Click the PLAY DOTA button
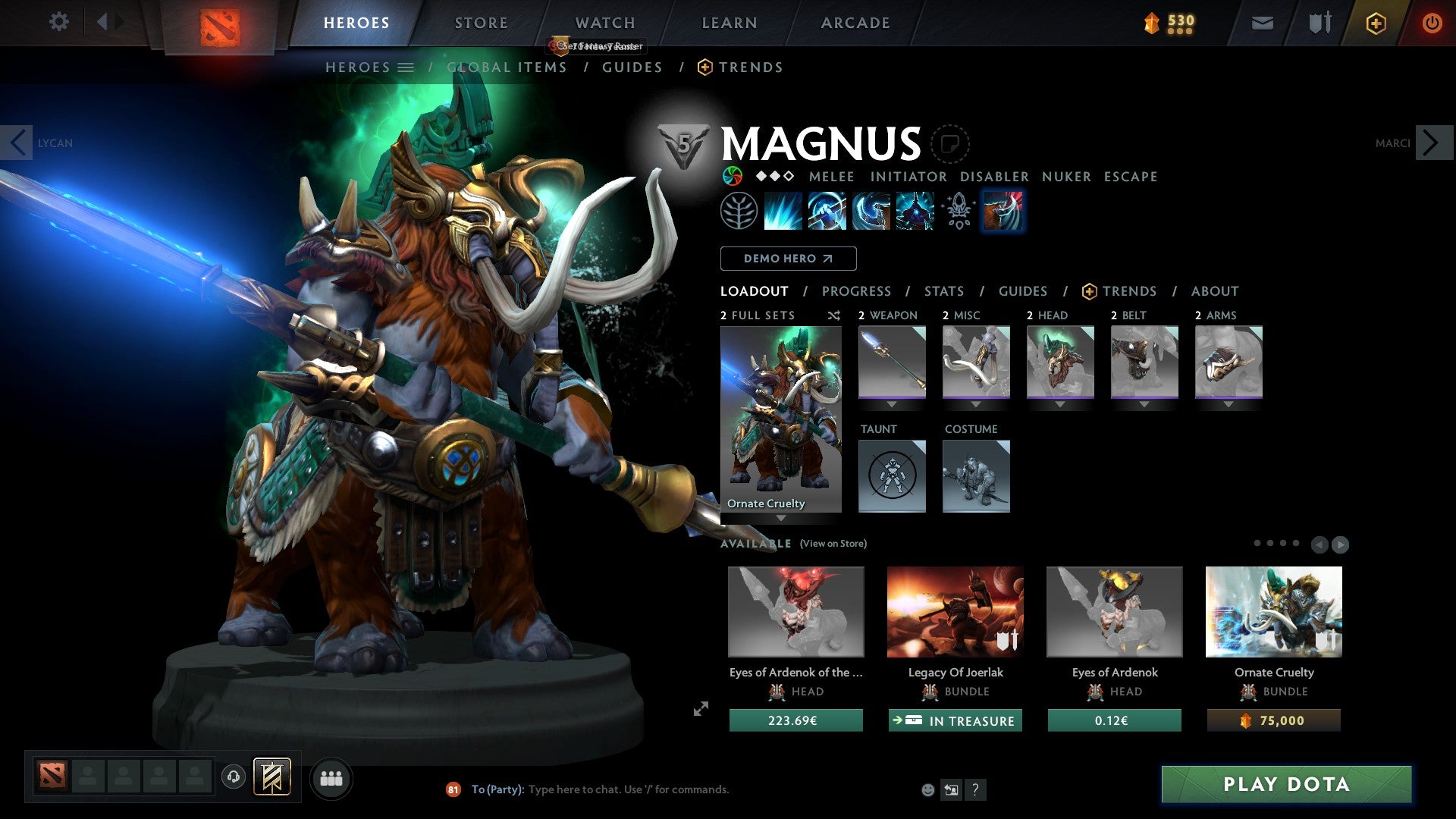The image size is (1456, 819). [1285, 785]
